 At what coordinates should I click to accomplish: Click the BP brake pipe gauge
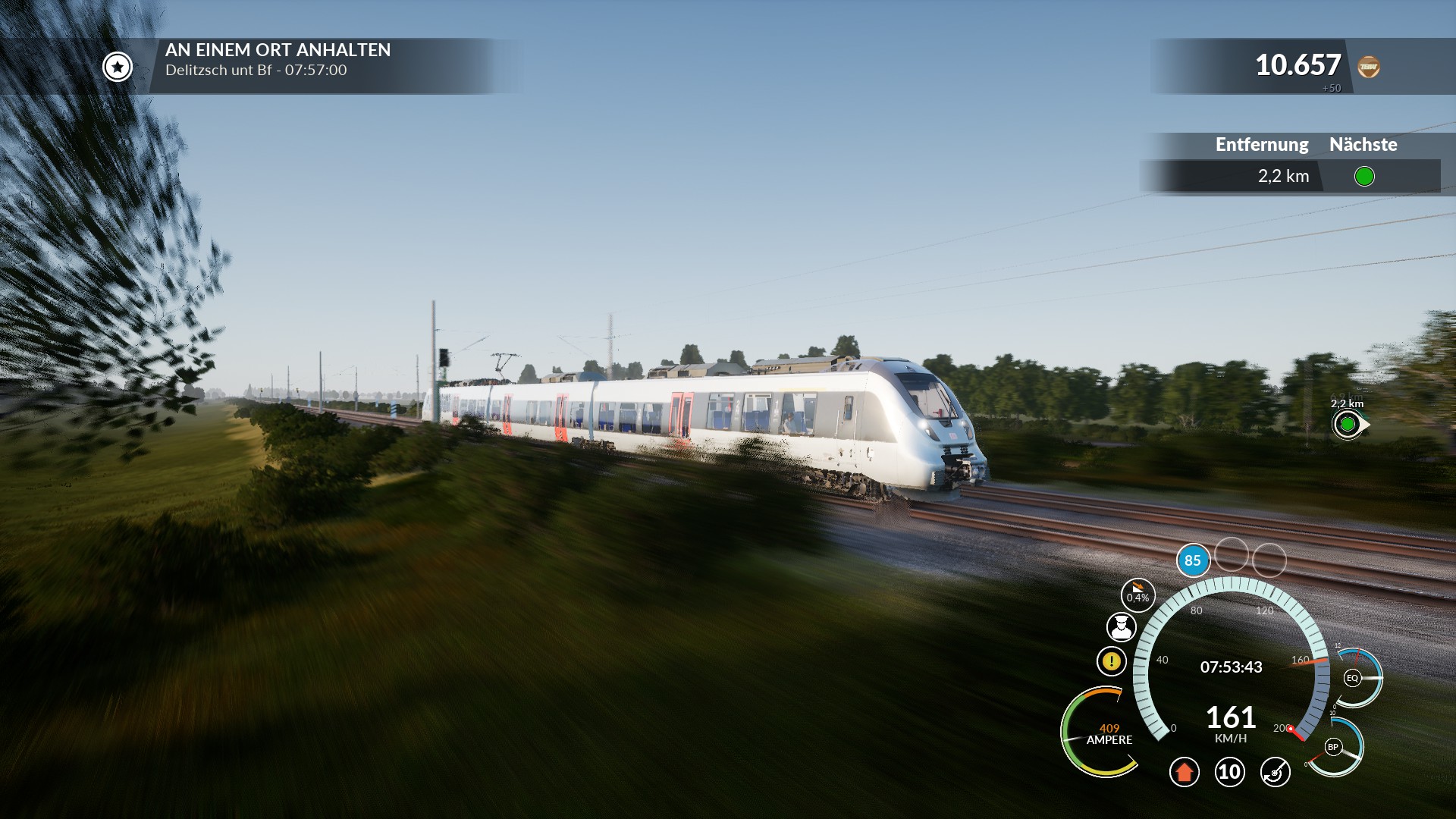[1332, 747]
